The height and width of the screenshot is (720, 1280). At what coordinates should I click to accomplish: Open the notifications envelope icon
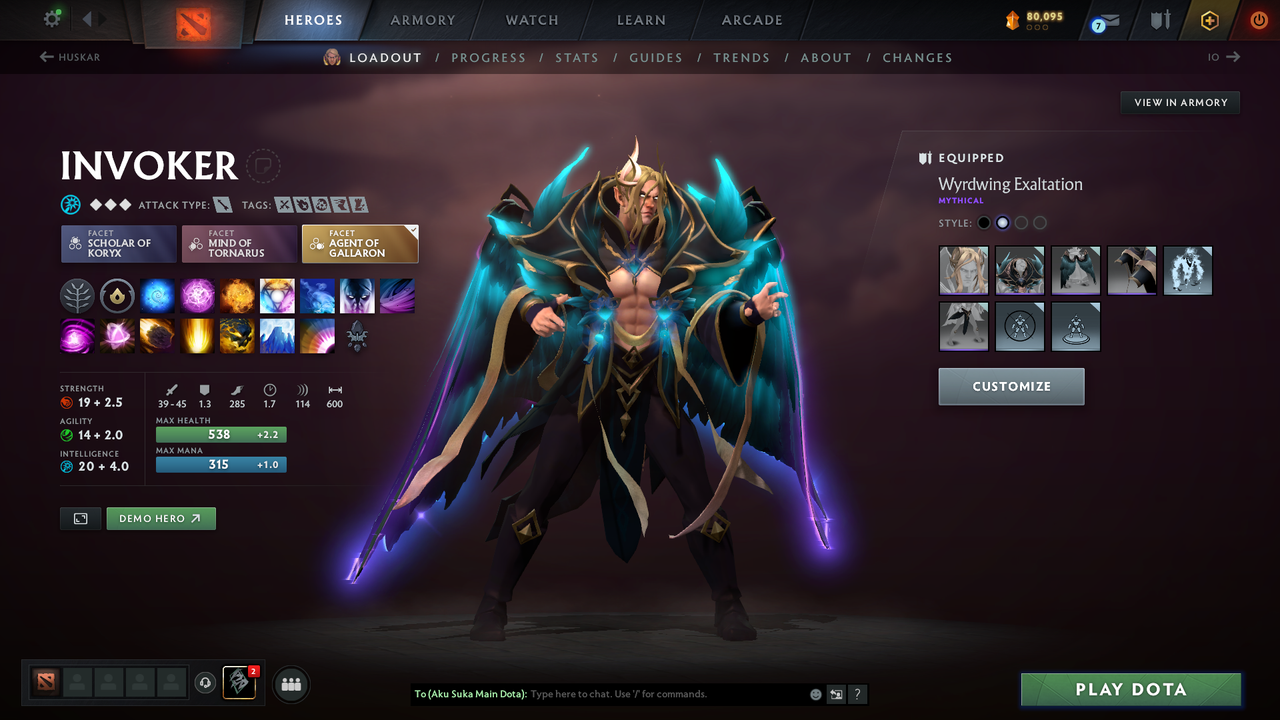coord(1104,19)
